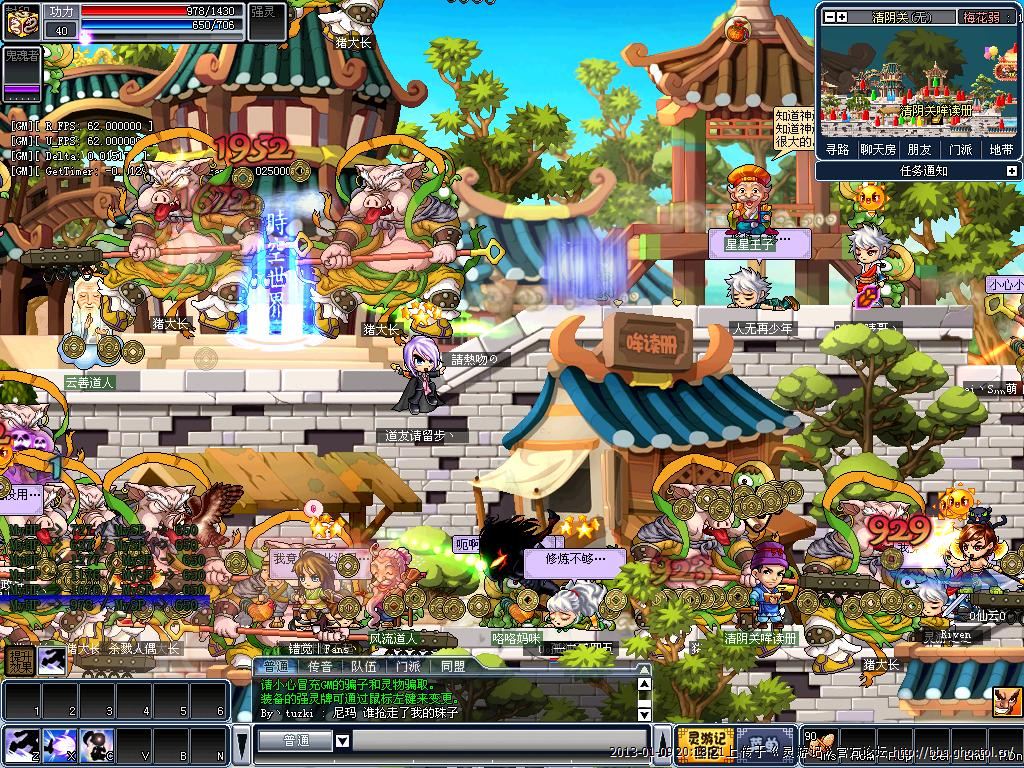Switch to the 队伍 team chat tab
The image size is (1024, 768).
364,666
